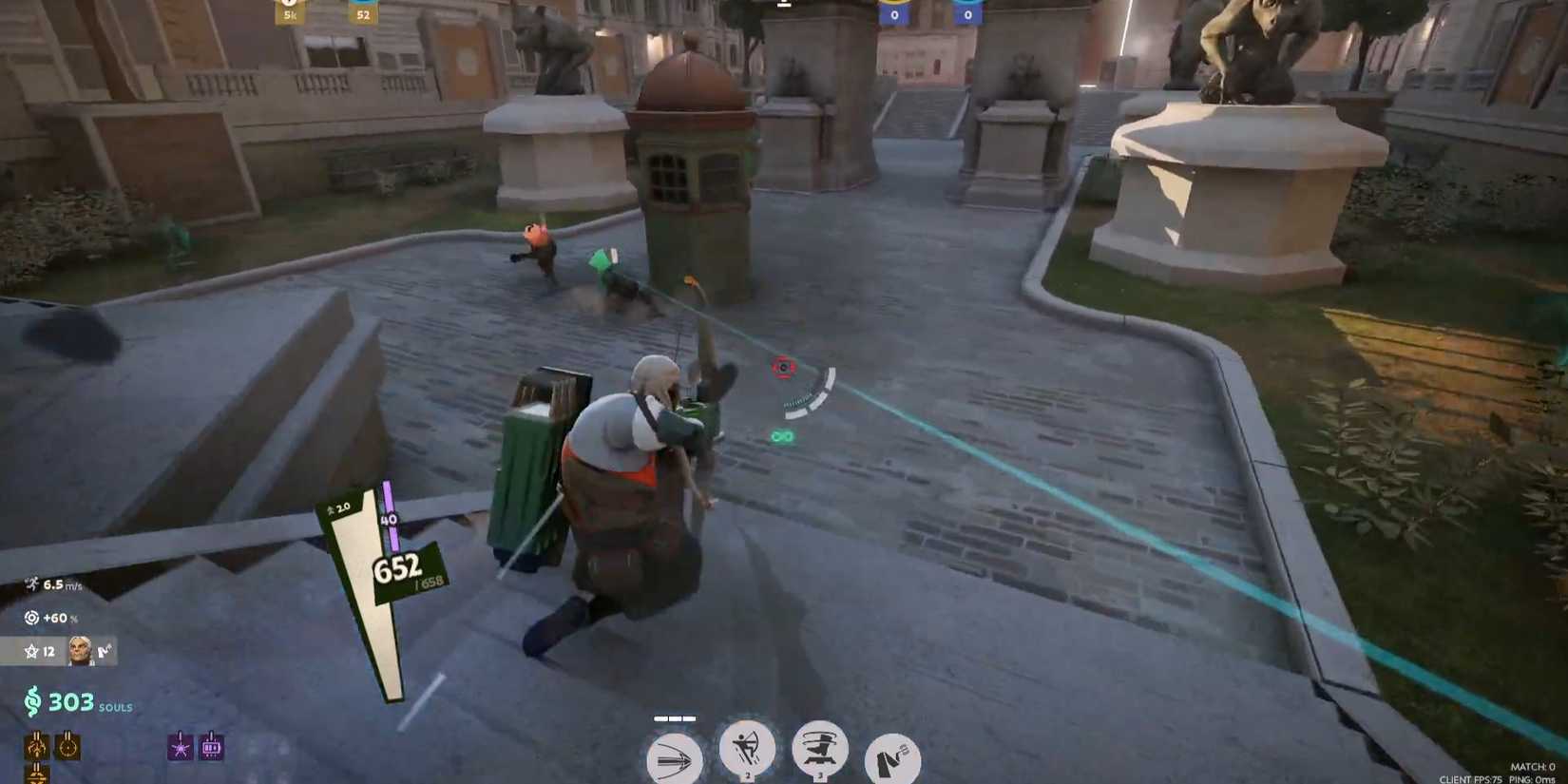This screenshot has width=1568, height=784.
Task: Open the hero portrait thumbnail
Action: [79, 649]
